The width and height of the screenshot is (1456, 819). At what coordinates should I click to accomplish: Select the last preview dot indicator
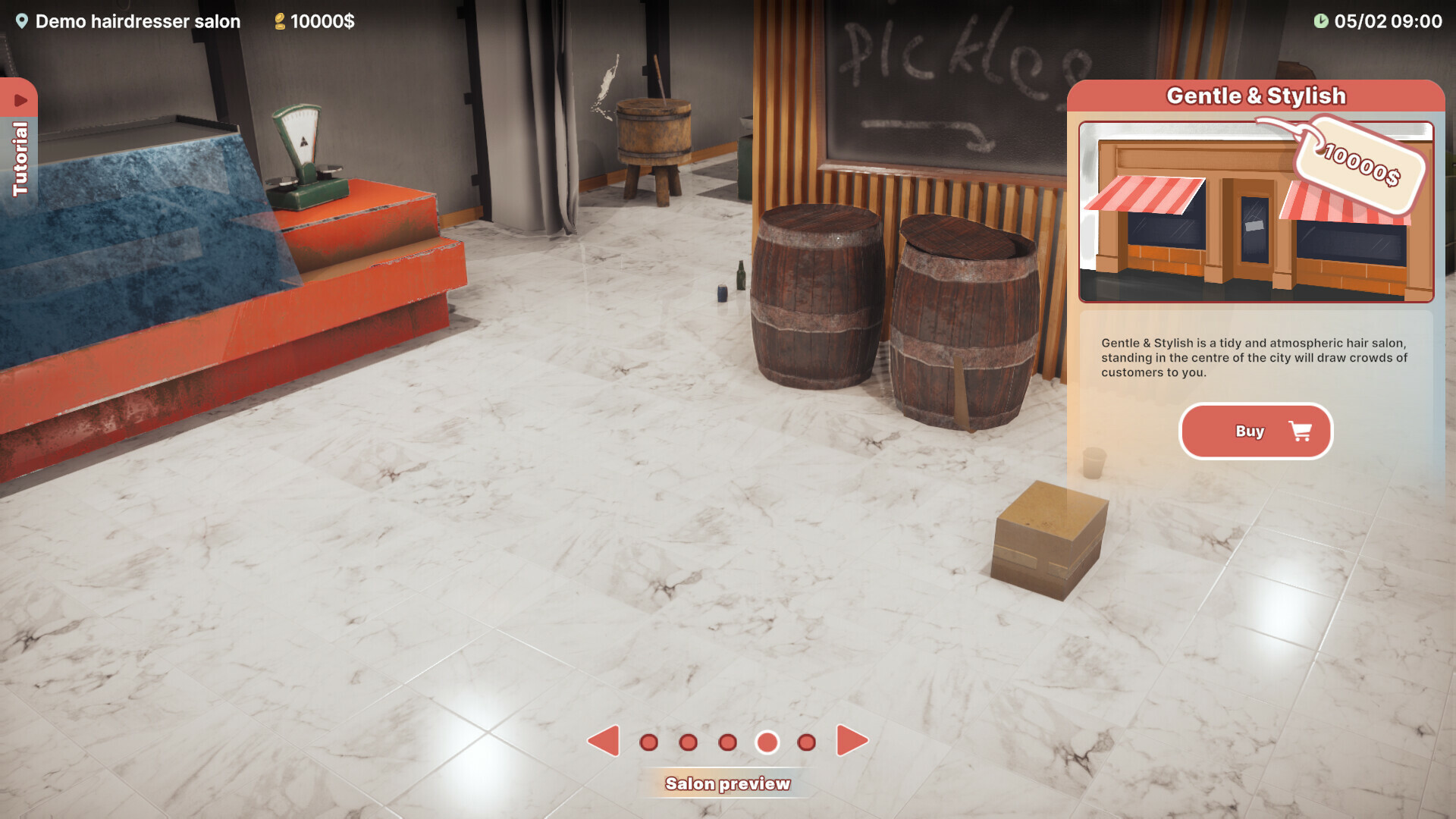pos(805,743)
